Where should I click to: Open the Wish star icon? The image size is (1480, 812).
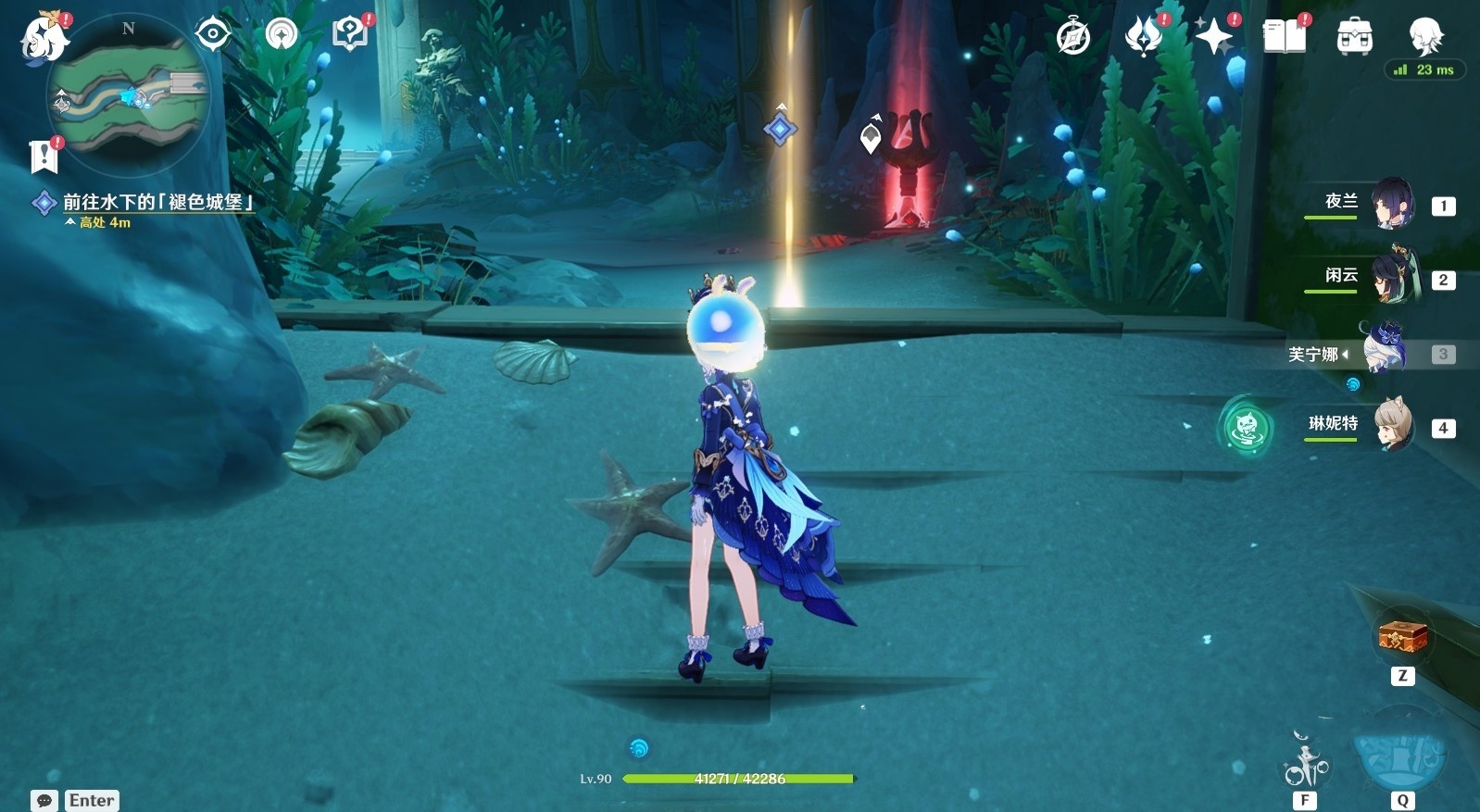coord(1213,37)
